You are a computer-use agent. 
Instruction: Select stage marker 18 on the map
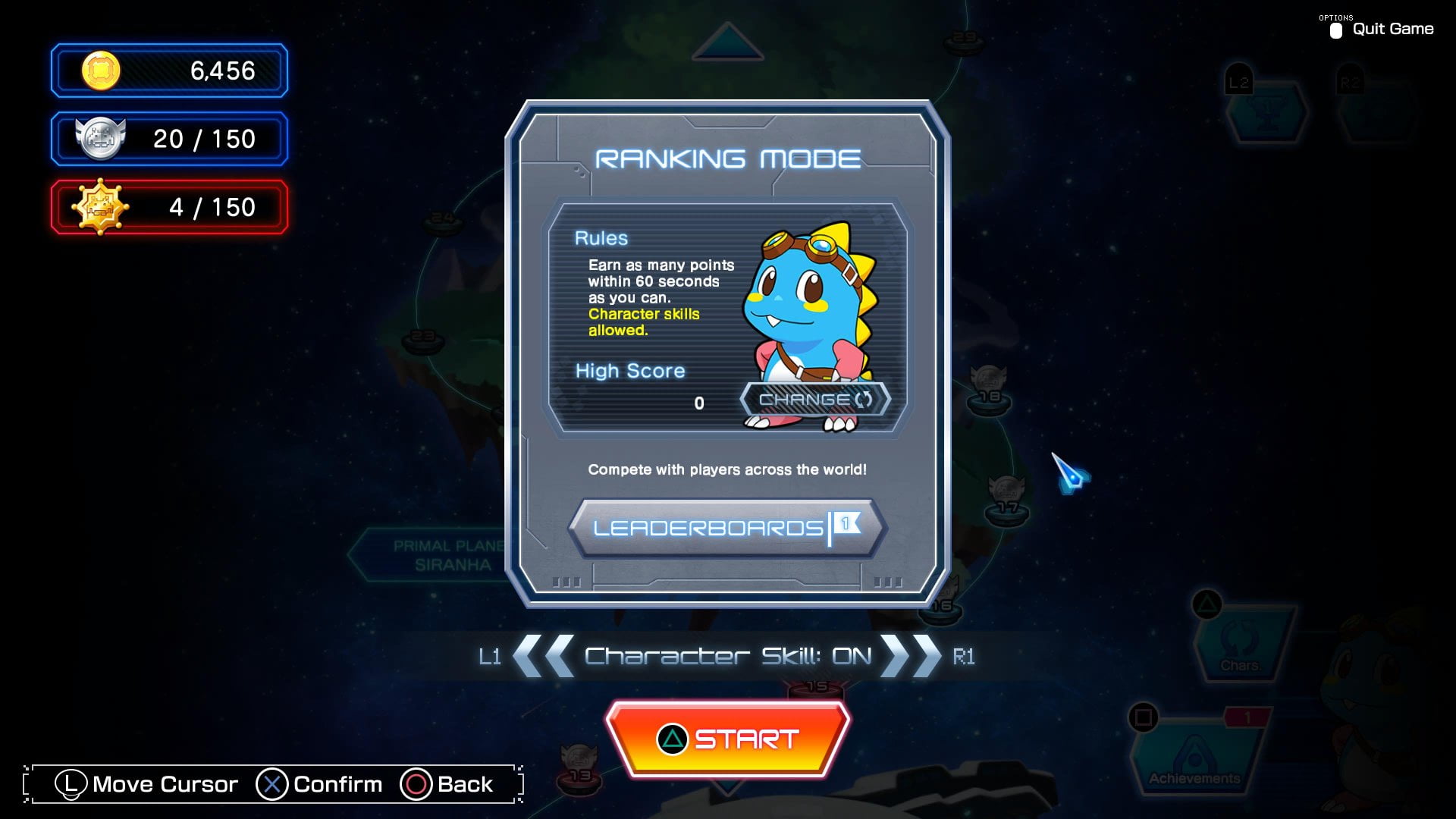pos(987,388)
